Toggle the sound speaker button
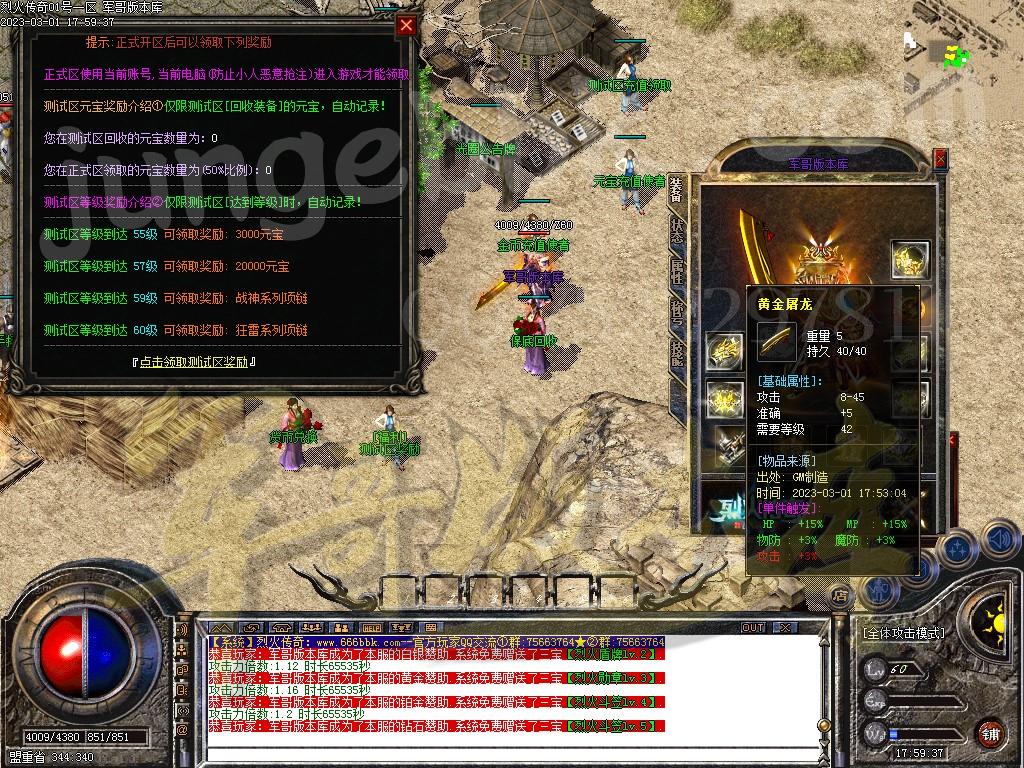 tap(998, 541)
